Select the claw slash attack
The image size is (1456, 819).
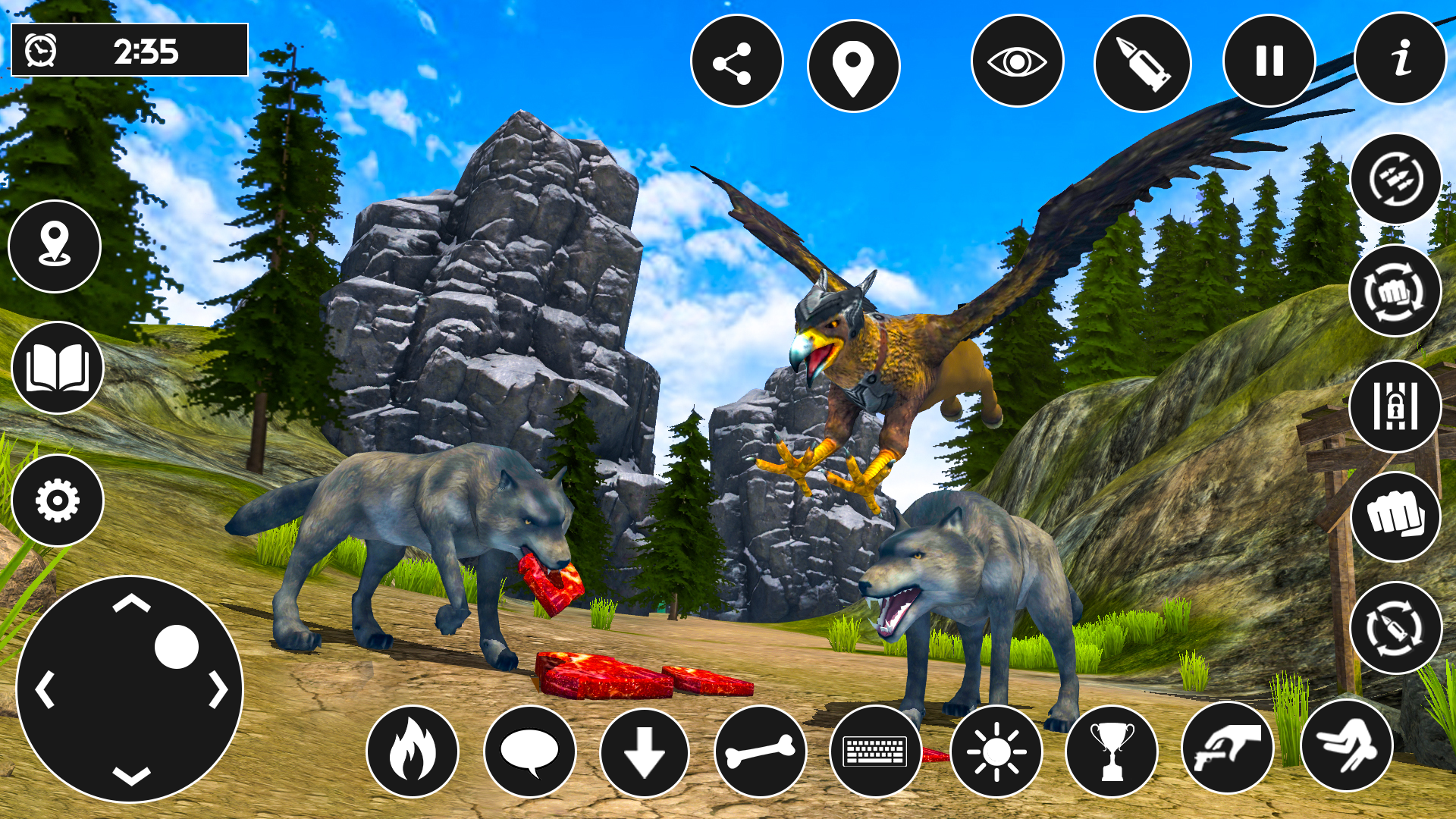pos(1396,180)
